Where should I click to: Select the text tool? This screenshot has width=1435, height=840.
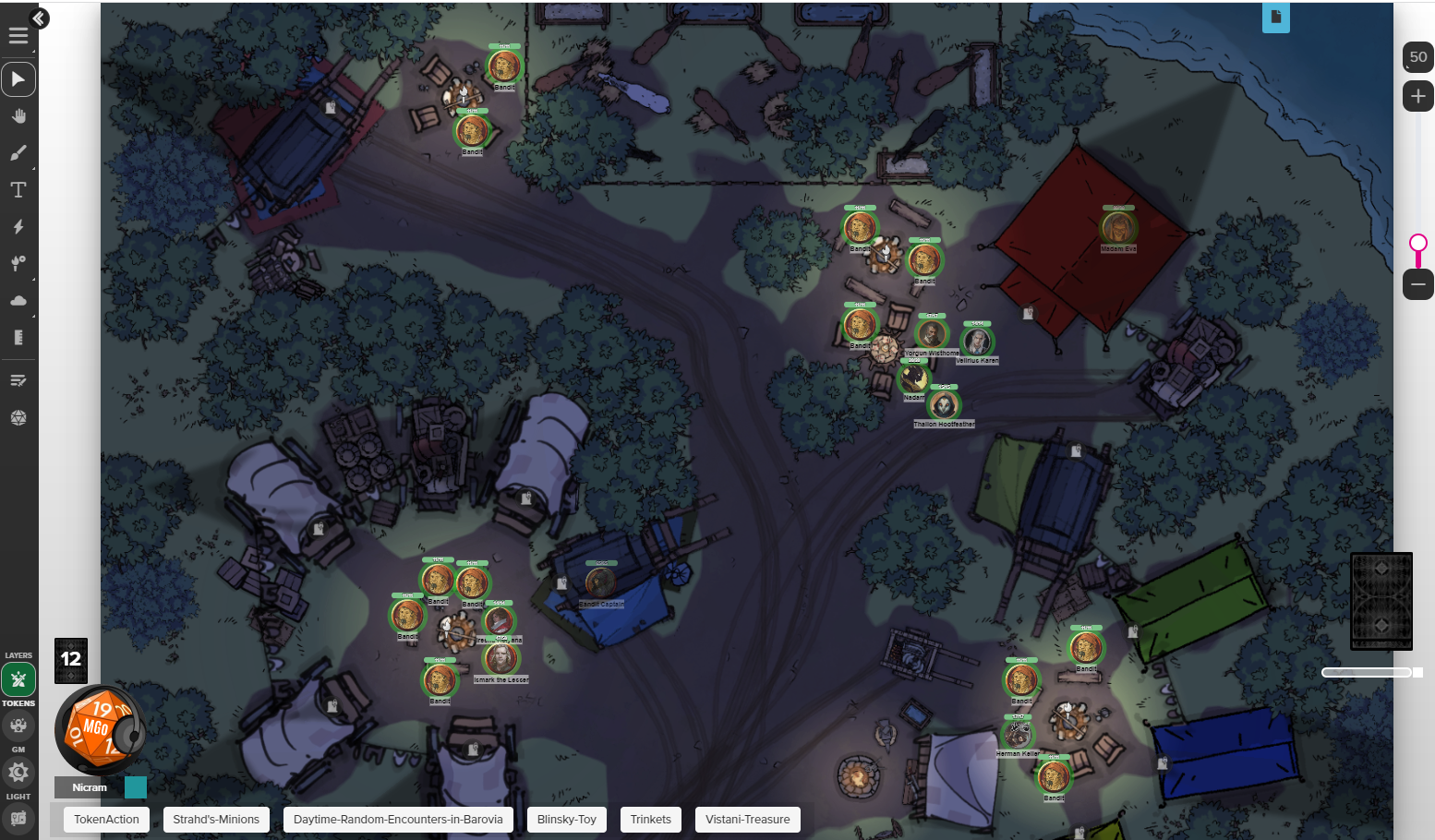click(x=18, y=190)
